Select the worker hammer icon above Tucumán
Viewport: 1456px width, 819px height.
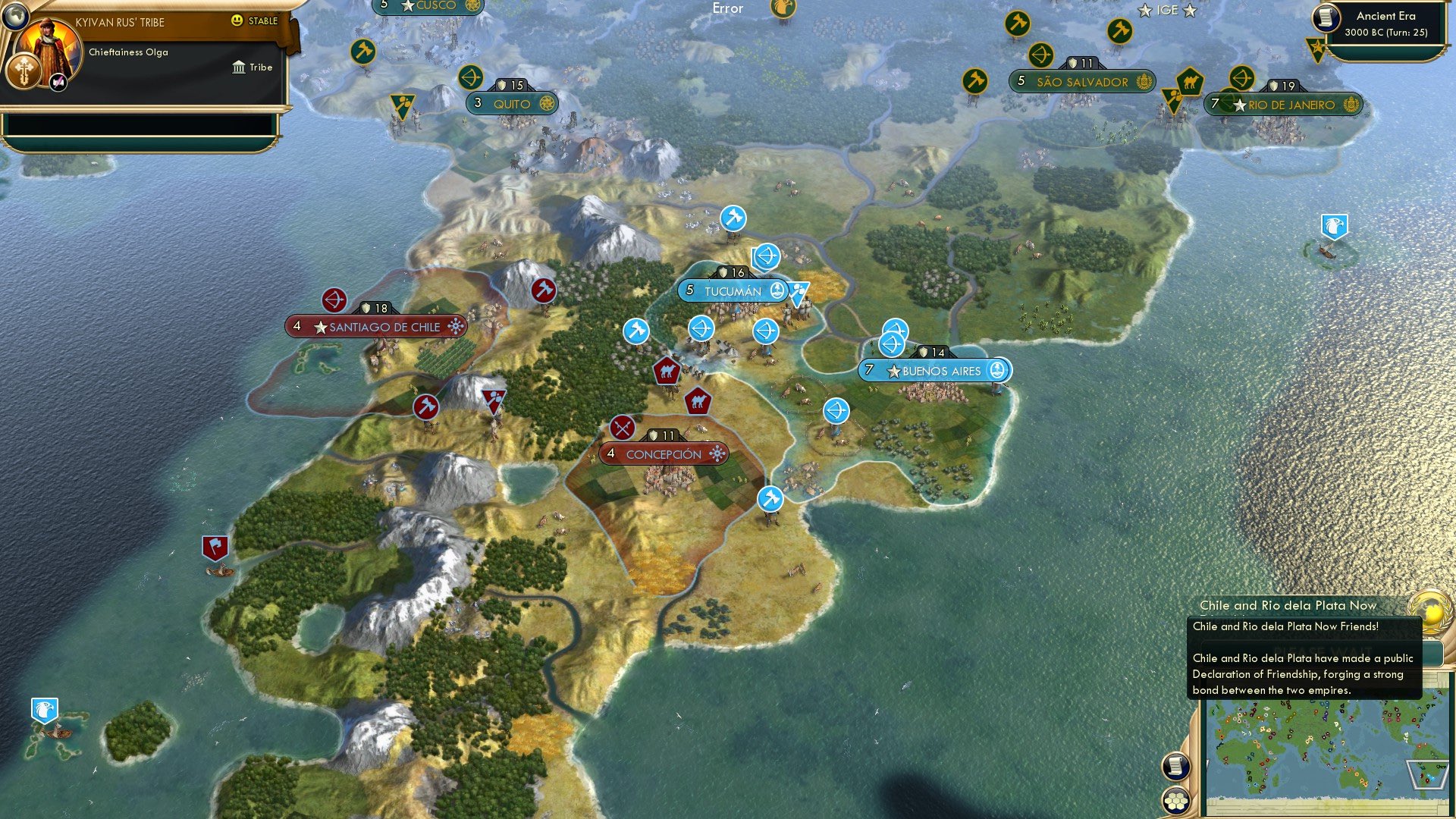[733, 217]
